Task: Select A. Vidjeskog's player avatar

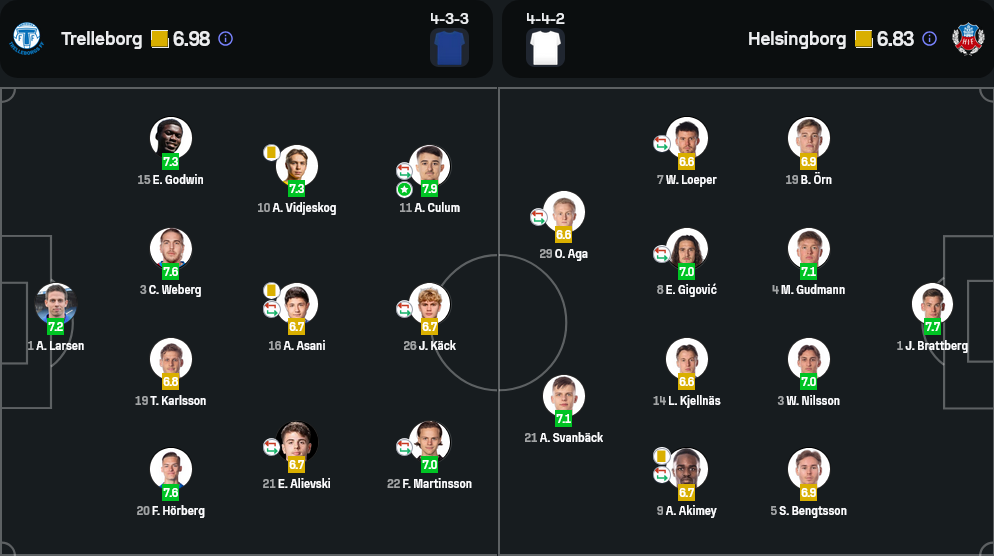Action: [297, 166]
